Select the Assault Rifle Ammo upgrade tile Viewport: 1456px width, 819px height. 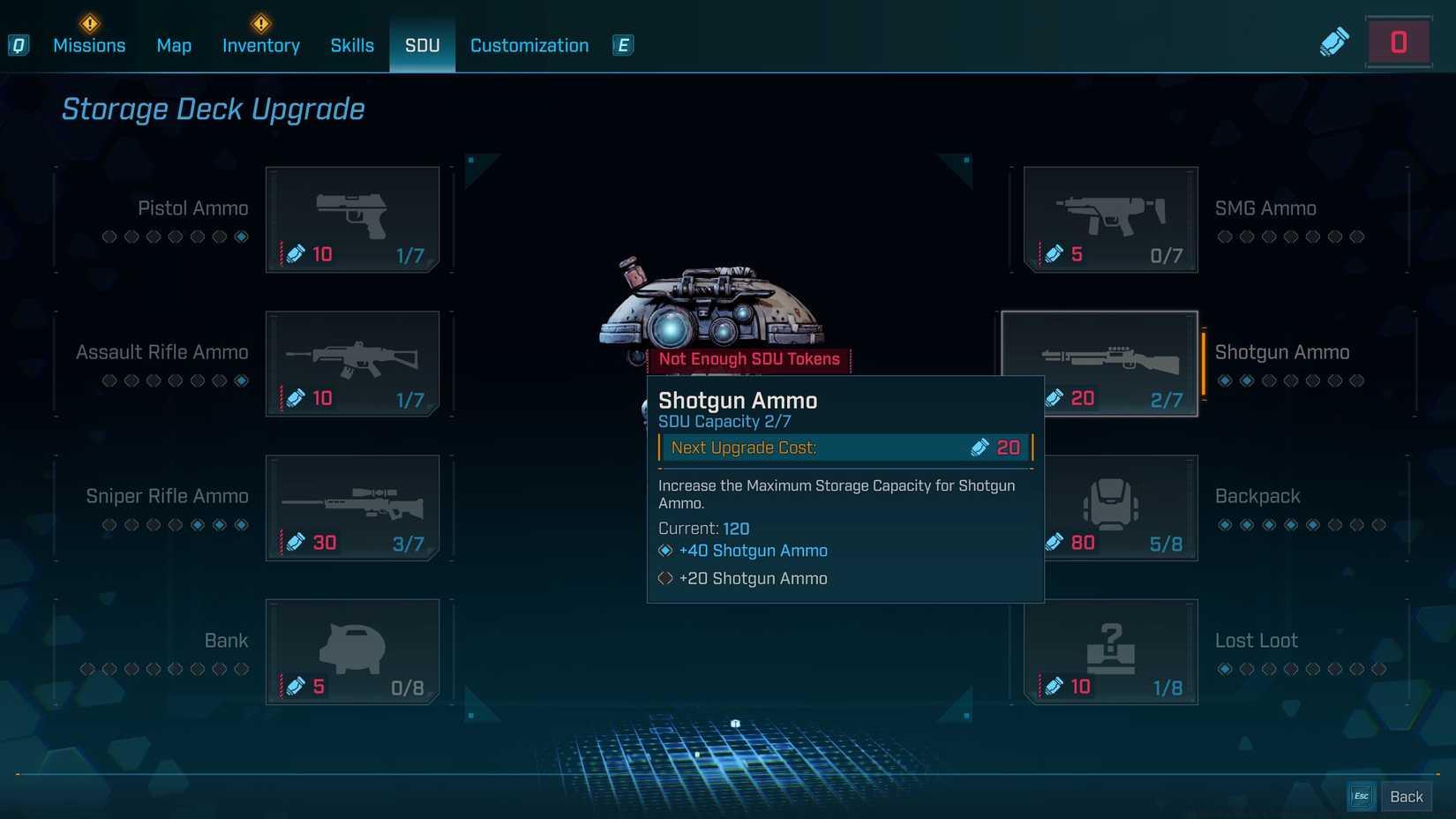[352, 363]
